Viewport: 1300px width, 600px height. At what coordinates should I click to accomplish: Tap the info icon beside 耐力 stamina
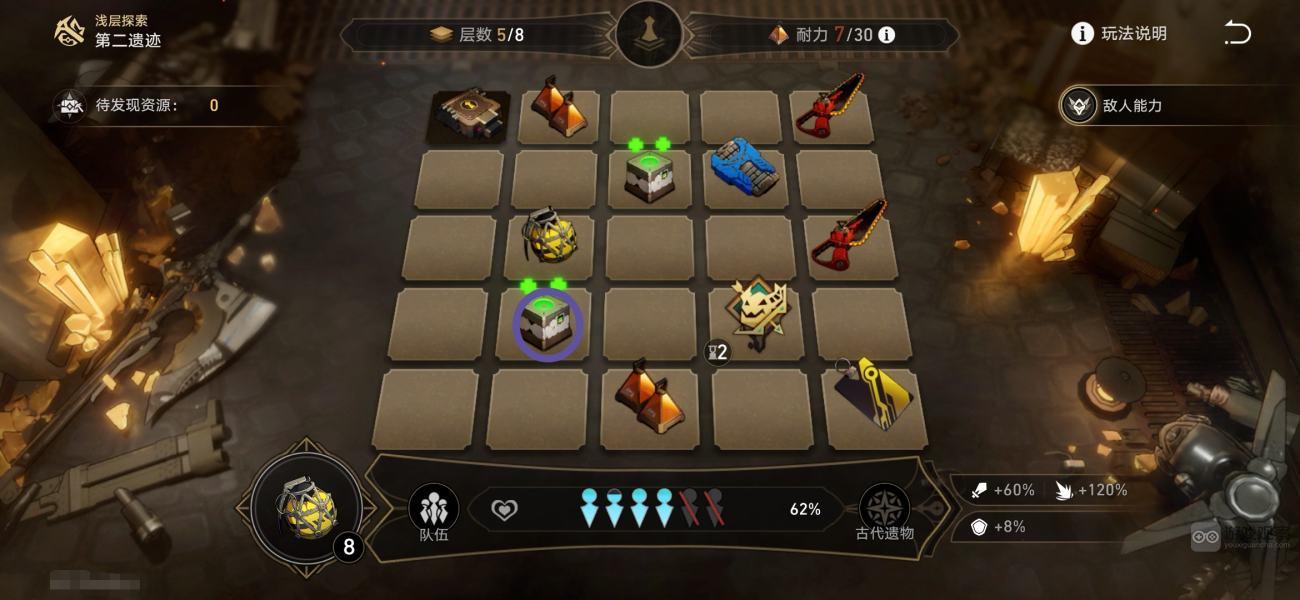tap(886, 35)
